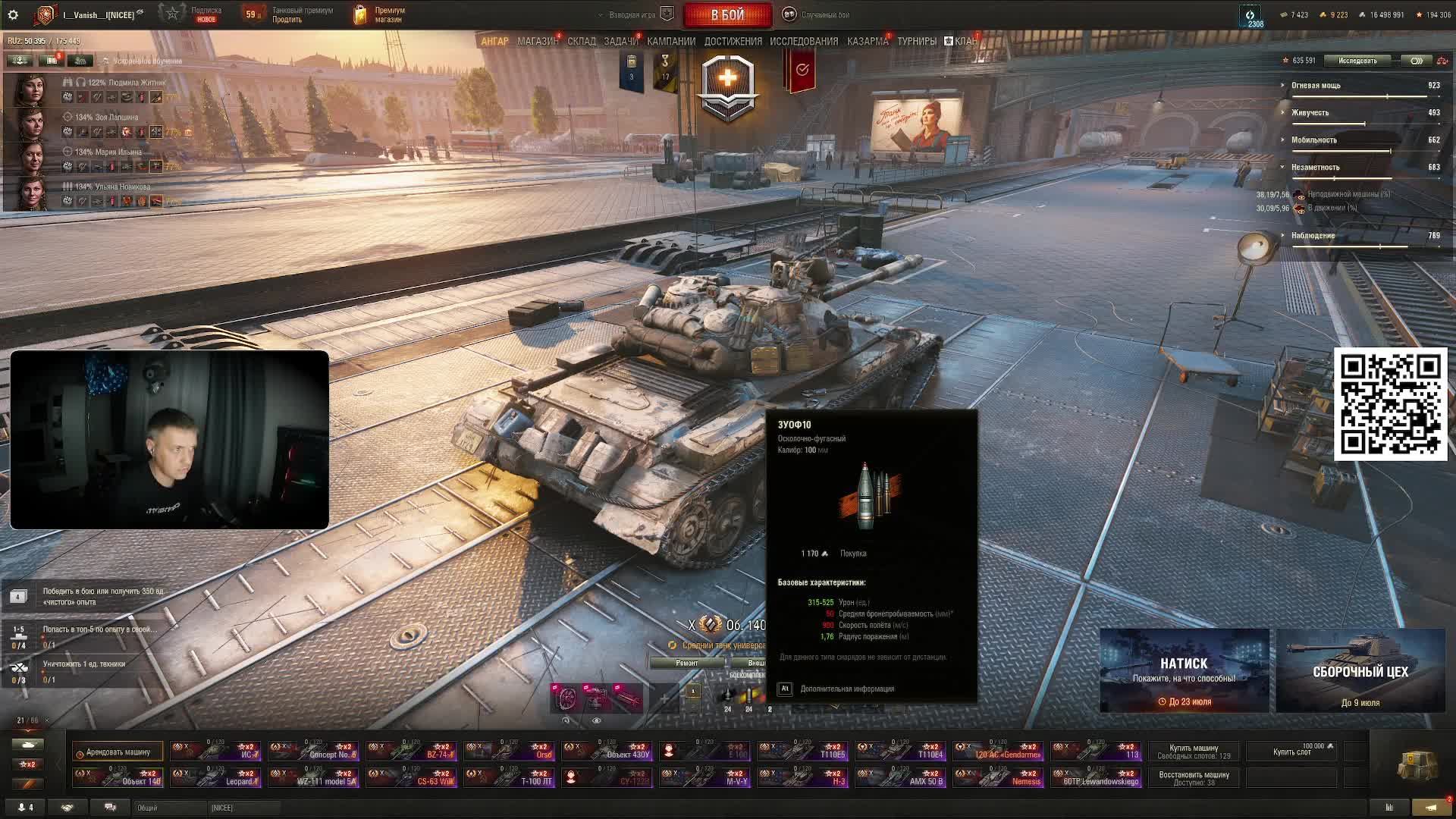
Task: Open the game settings gear menu
Action: pos(13,14)
